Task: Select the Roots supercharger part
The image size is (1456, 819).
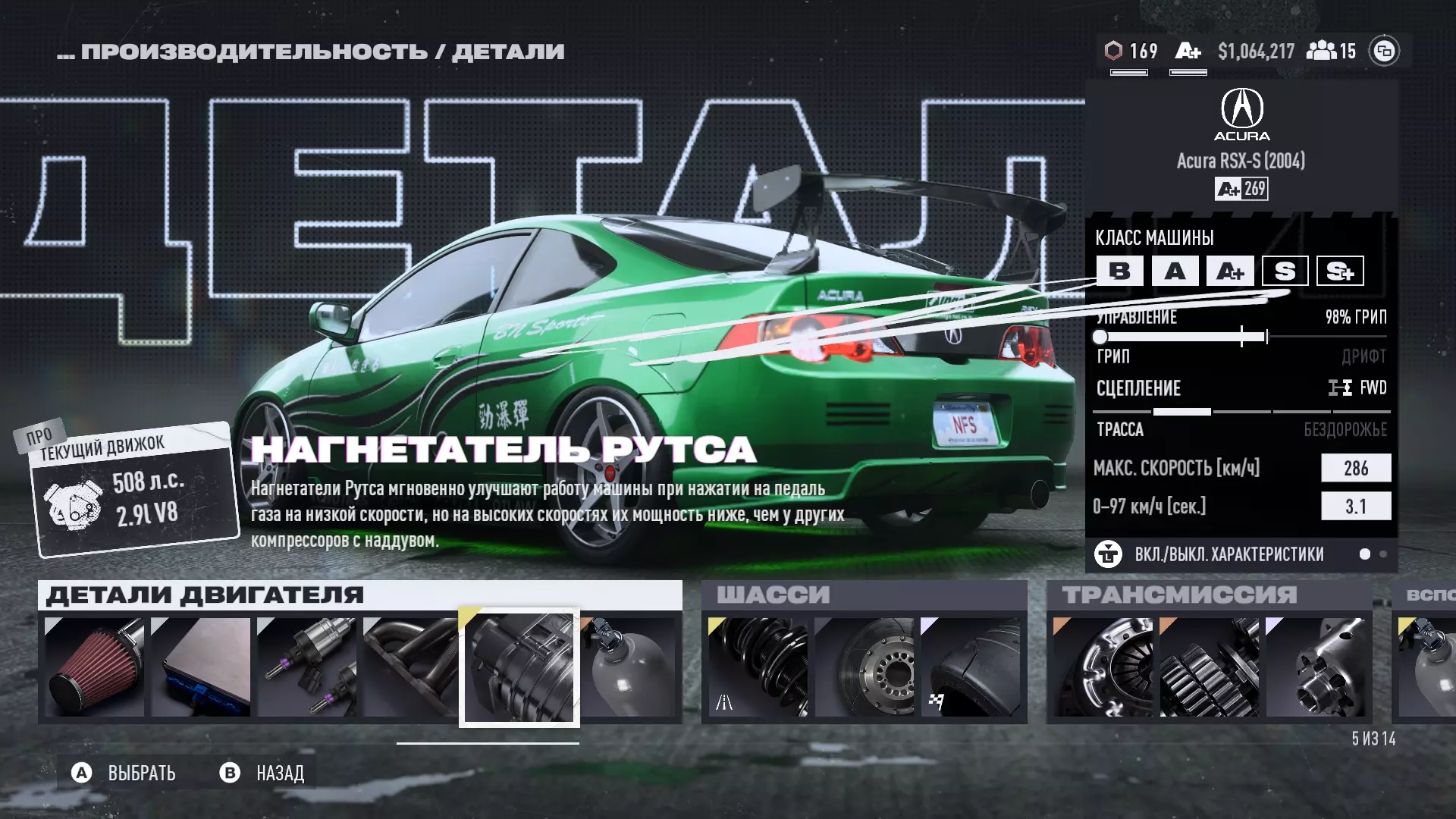Action: point(519,668)
